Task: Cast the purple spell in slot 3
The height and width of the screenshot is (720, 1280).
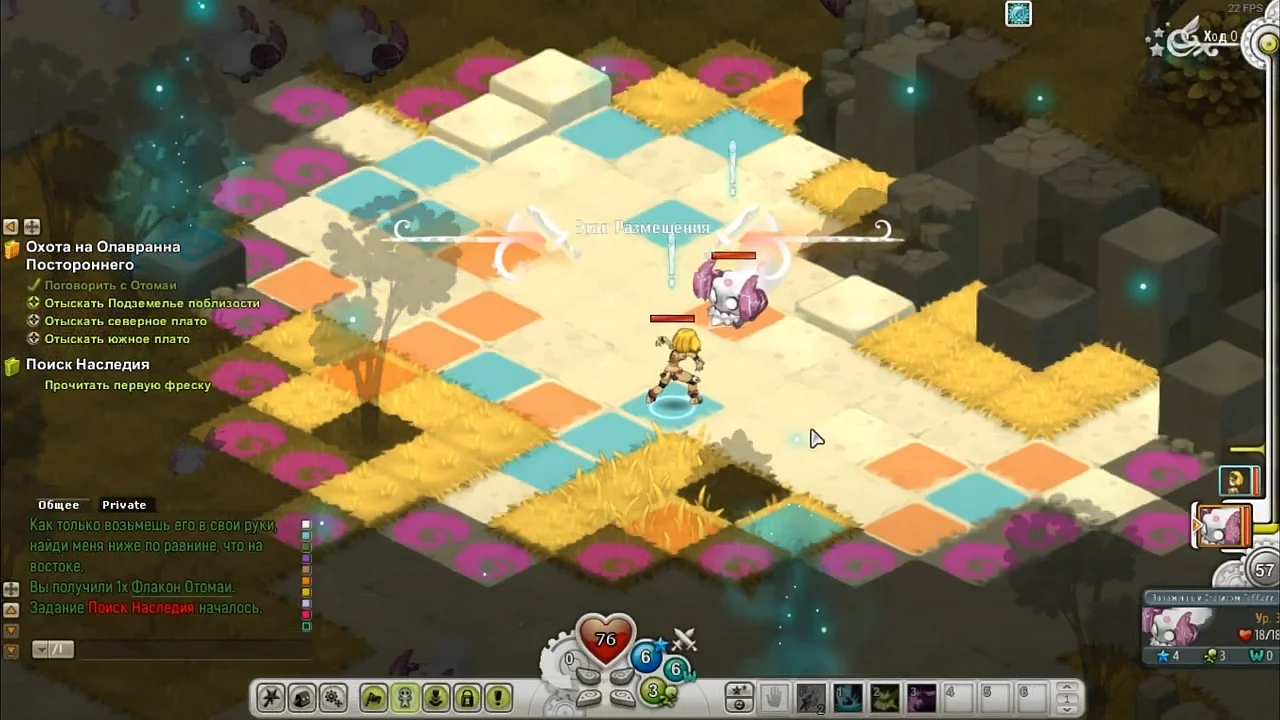Action: tap(921, 697)
